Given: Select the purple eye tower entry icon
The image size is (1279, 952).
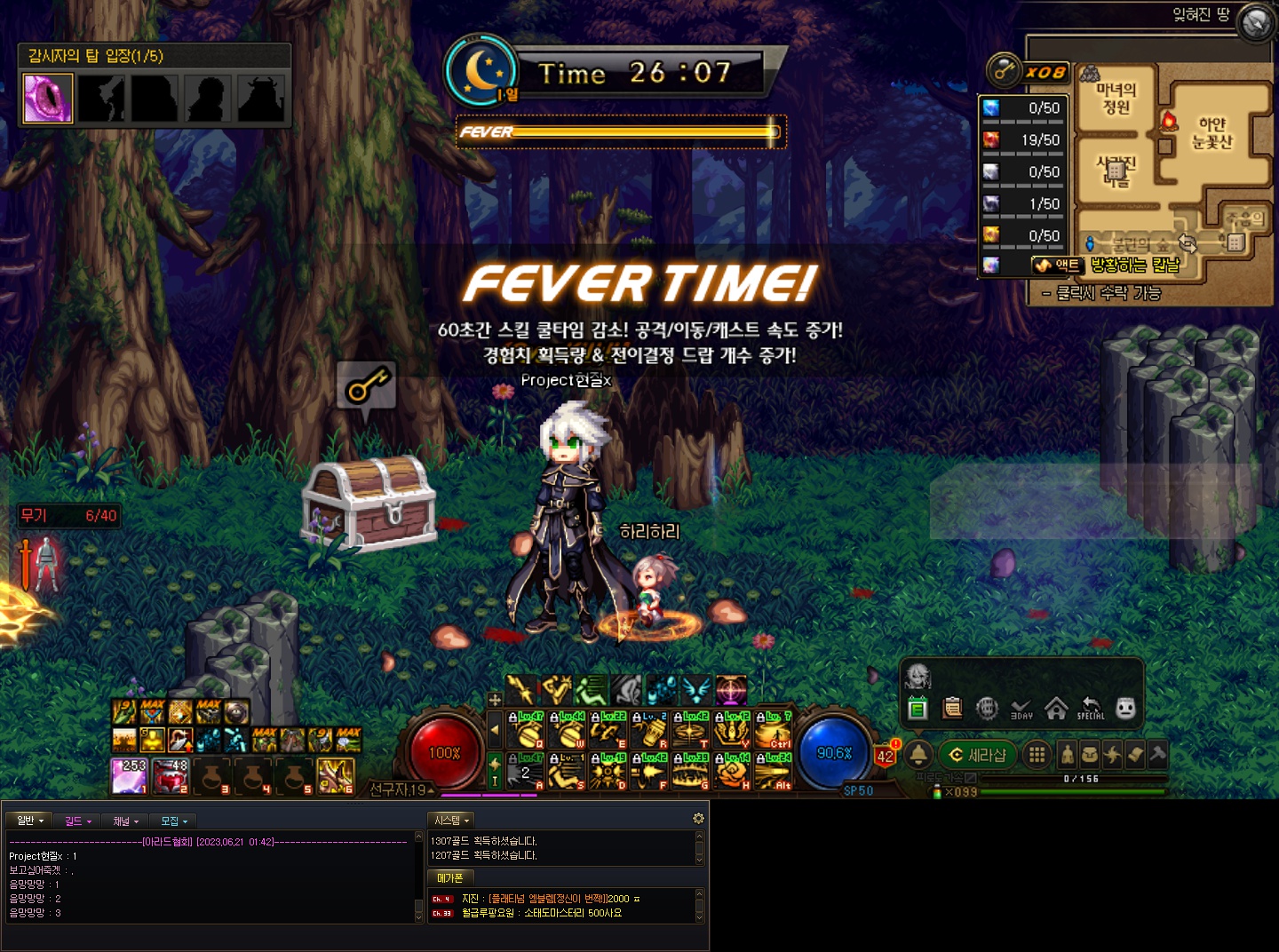Looking at the screenshot, I should click(x=48, y=98).
